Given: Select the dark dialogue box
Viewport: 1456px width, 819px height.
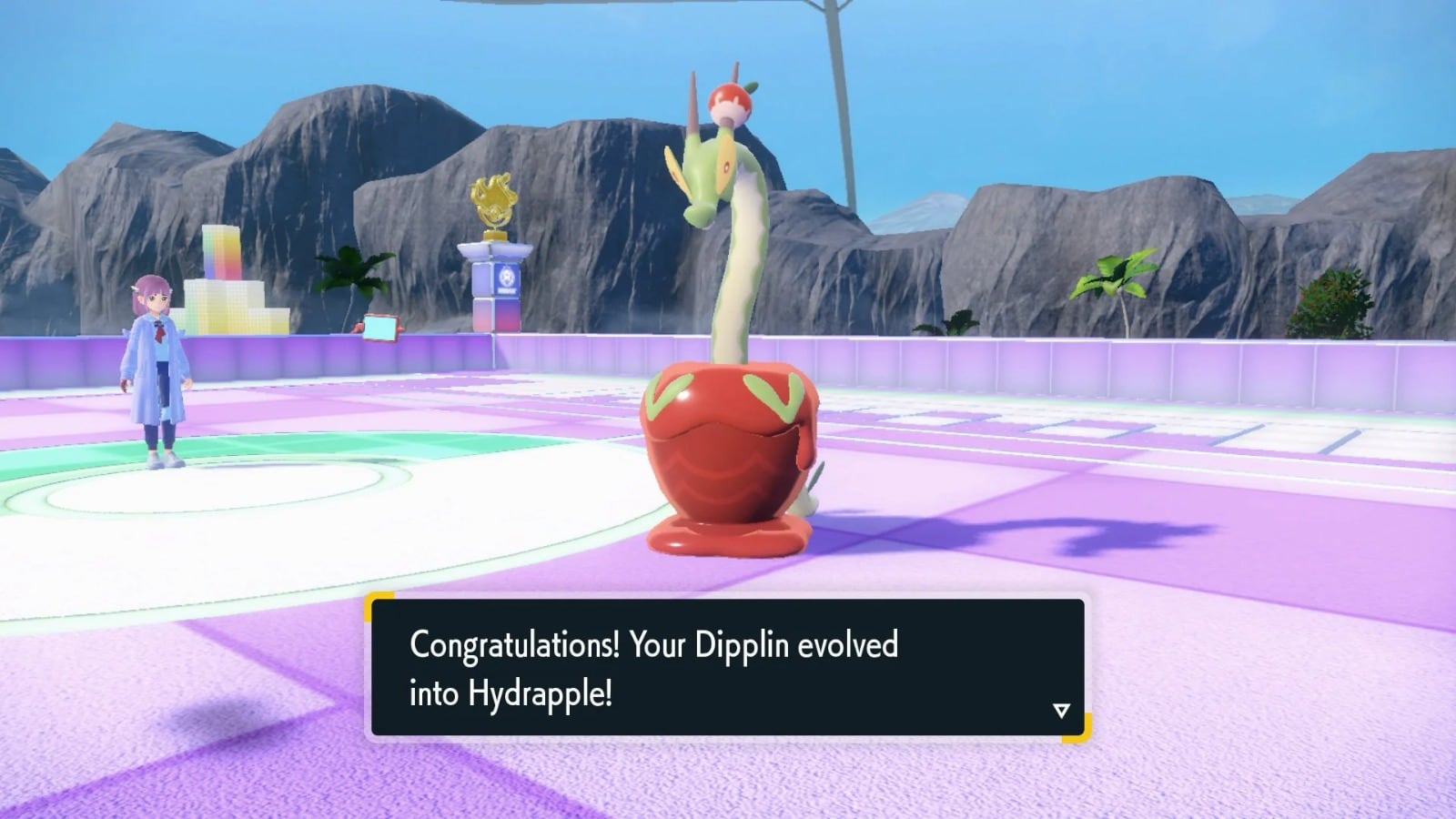Looking at the screenshot, I should (x=728, y=667).
